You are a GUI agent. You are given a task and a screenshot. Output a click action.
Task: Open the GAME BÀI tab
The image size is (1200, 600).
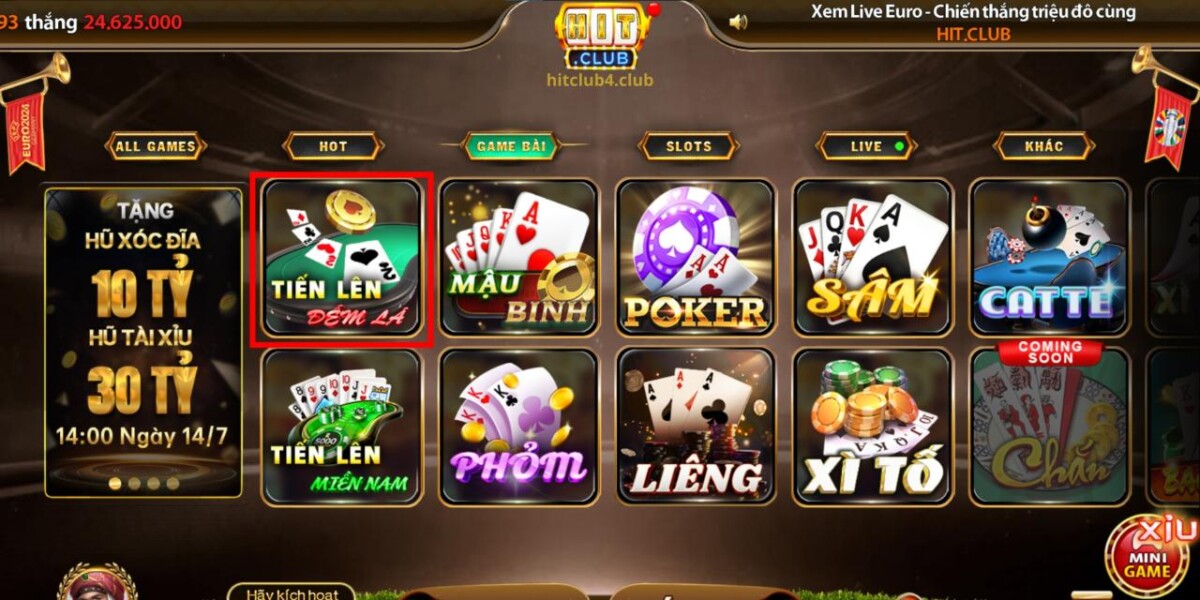coord(510,146)
